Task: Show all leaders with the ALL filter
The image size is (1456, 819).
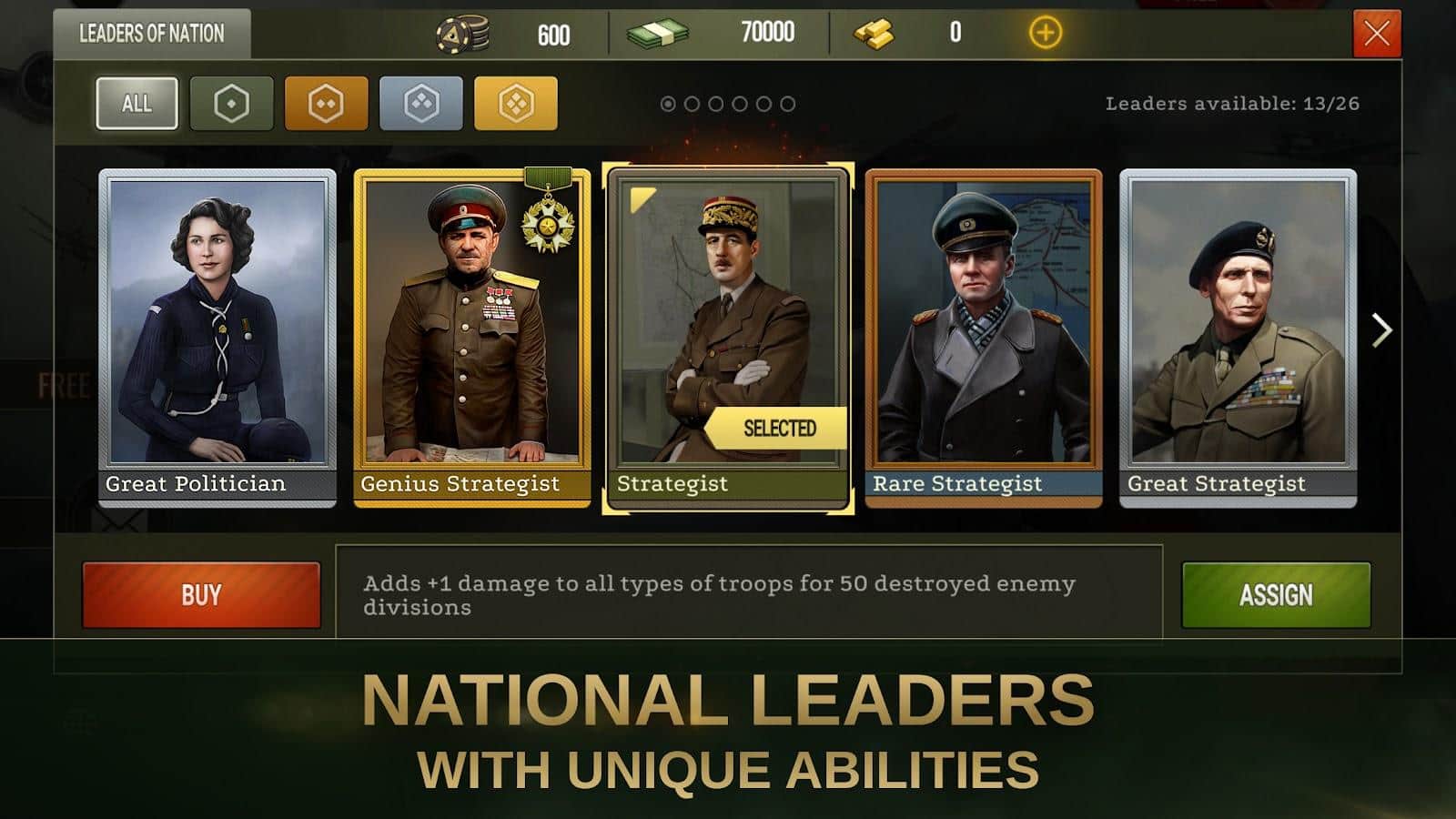Action: [136, 103]
